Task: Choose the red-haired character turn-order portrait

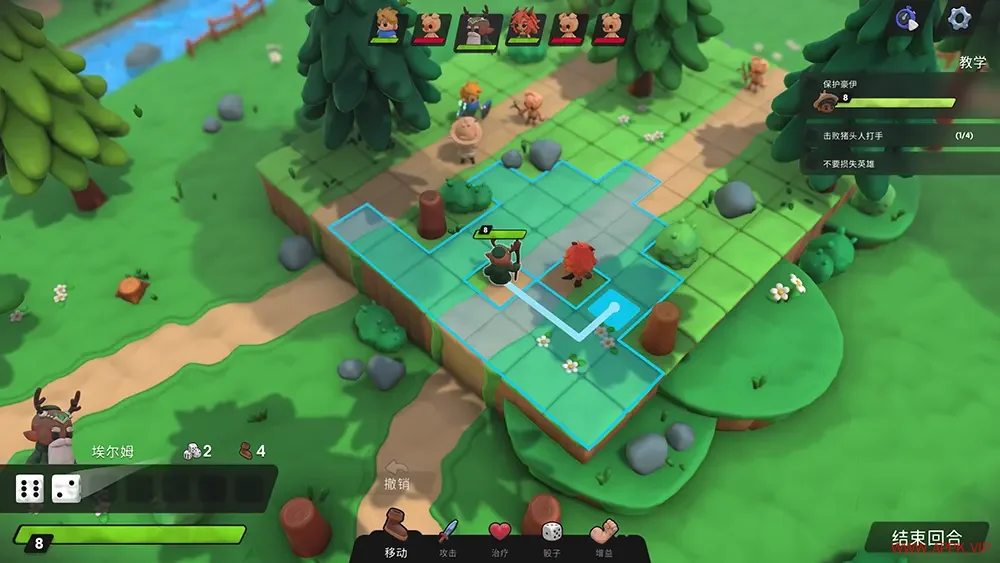Action: (521, 25)
